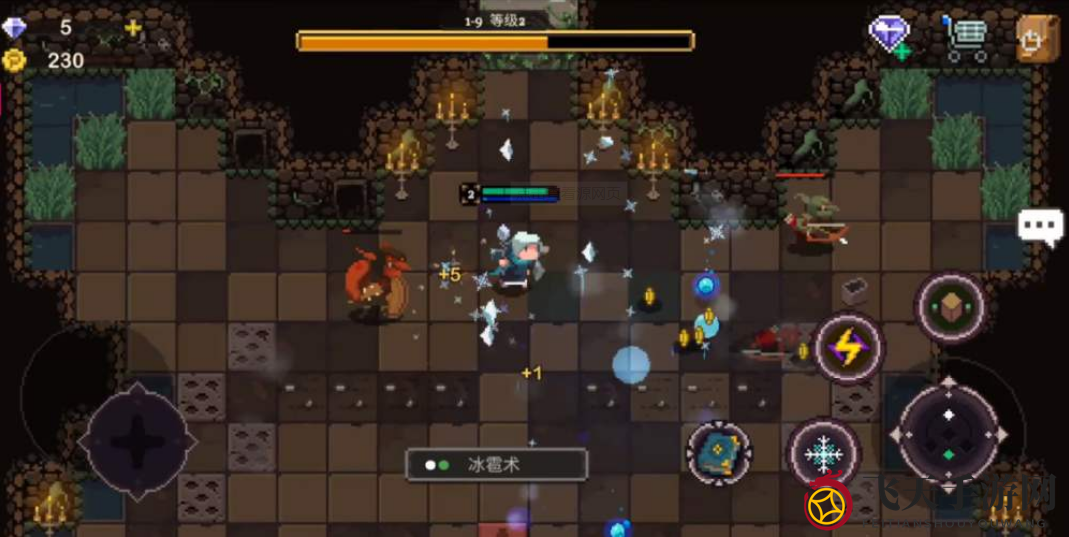Tap the movement joystick pad

coord(136,439)
